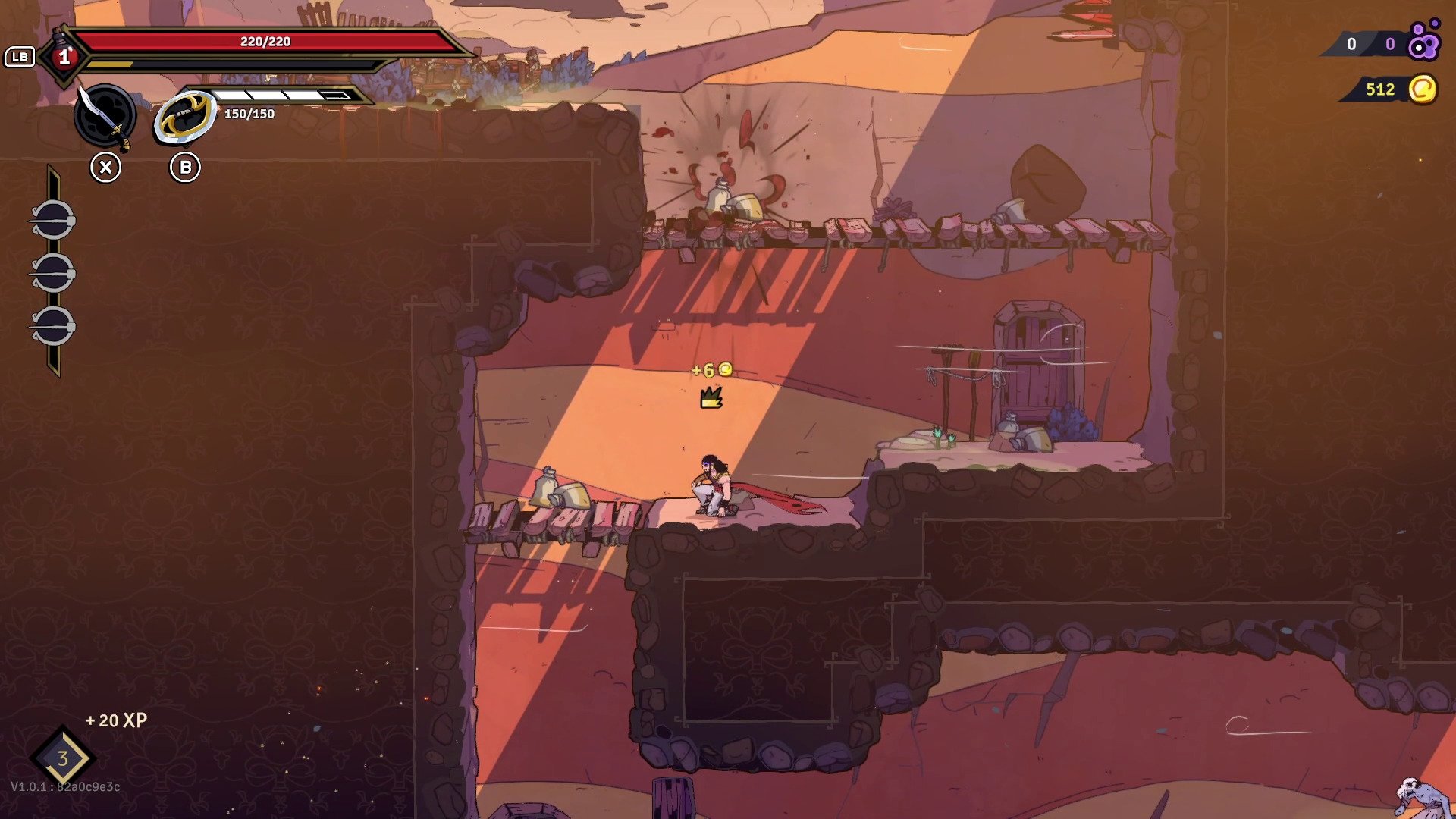Click the gold coin currency icon

[x=1423, y=89]
